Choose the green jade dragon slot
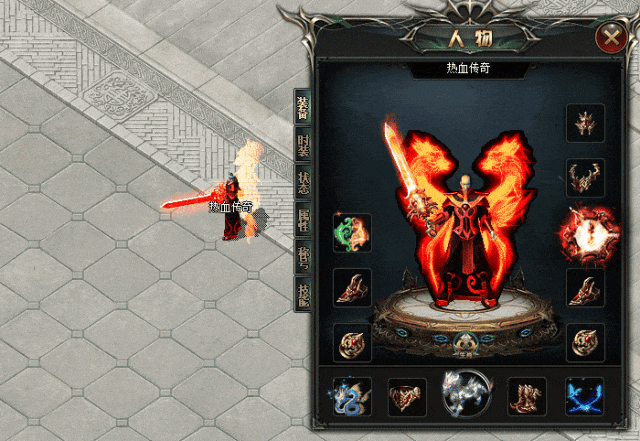This screenshot has height=441, width=640. point(352,233)
